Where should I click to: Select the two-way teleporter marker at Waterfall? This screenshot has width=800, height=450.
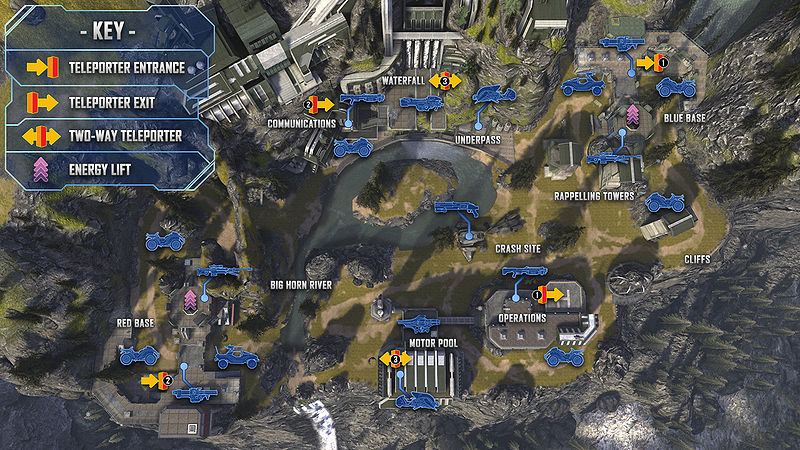click(446, 79)
